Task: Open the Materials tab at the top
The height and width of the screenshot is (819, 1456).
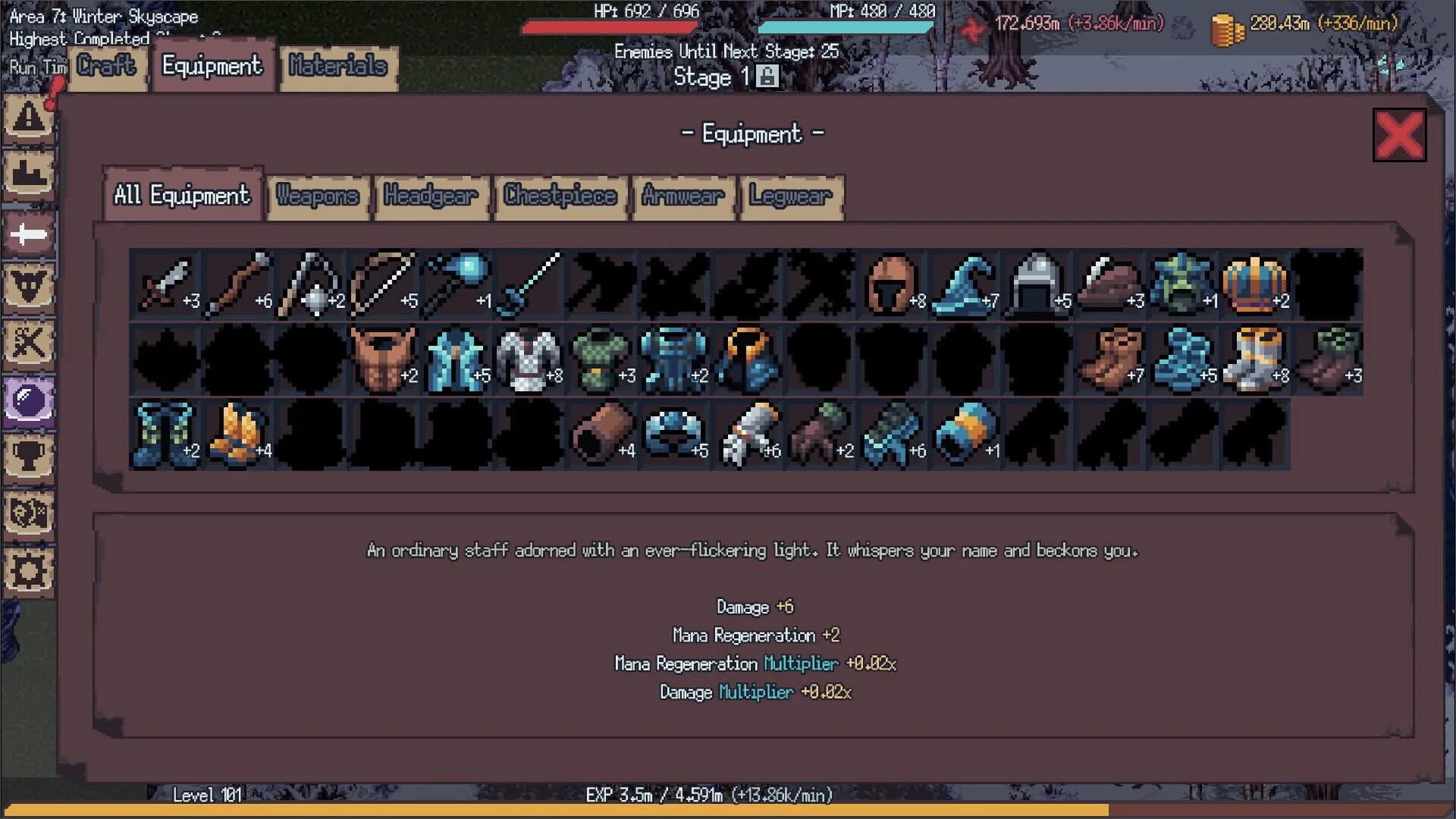Action: [338, 67]
